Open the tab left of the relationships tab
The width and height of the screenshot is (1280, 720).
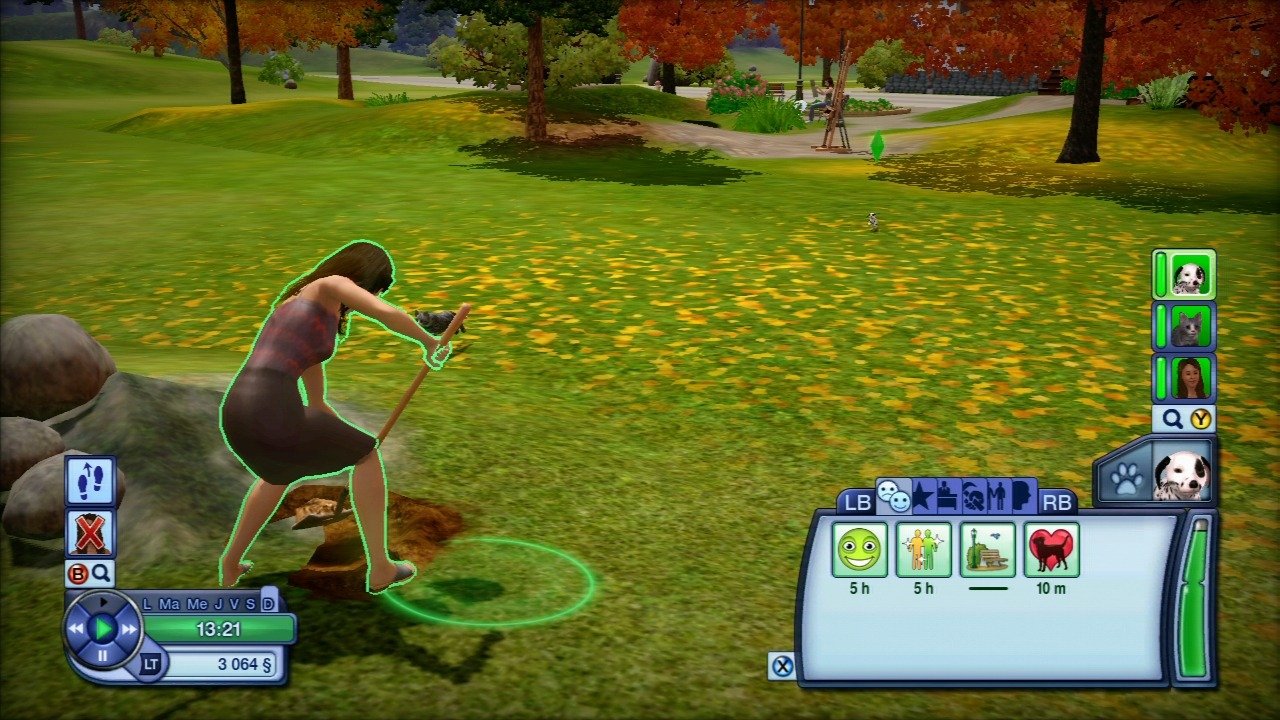(971, 496)
